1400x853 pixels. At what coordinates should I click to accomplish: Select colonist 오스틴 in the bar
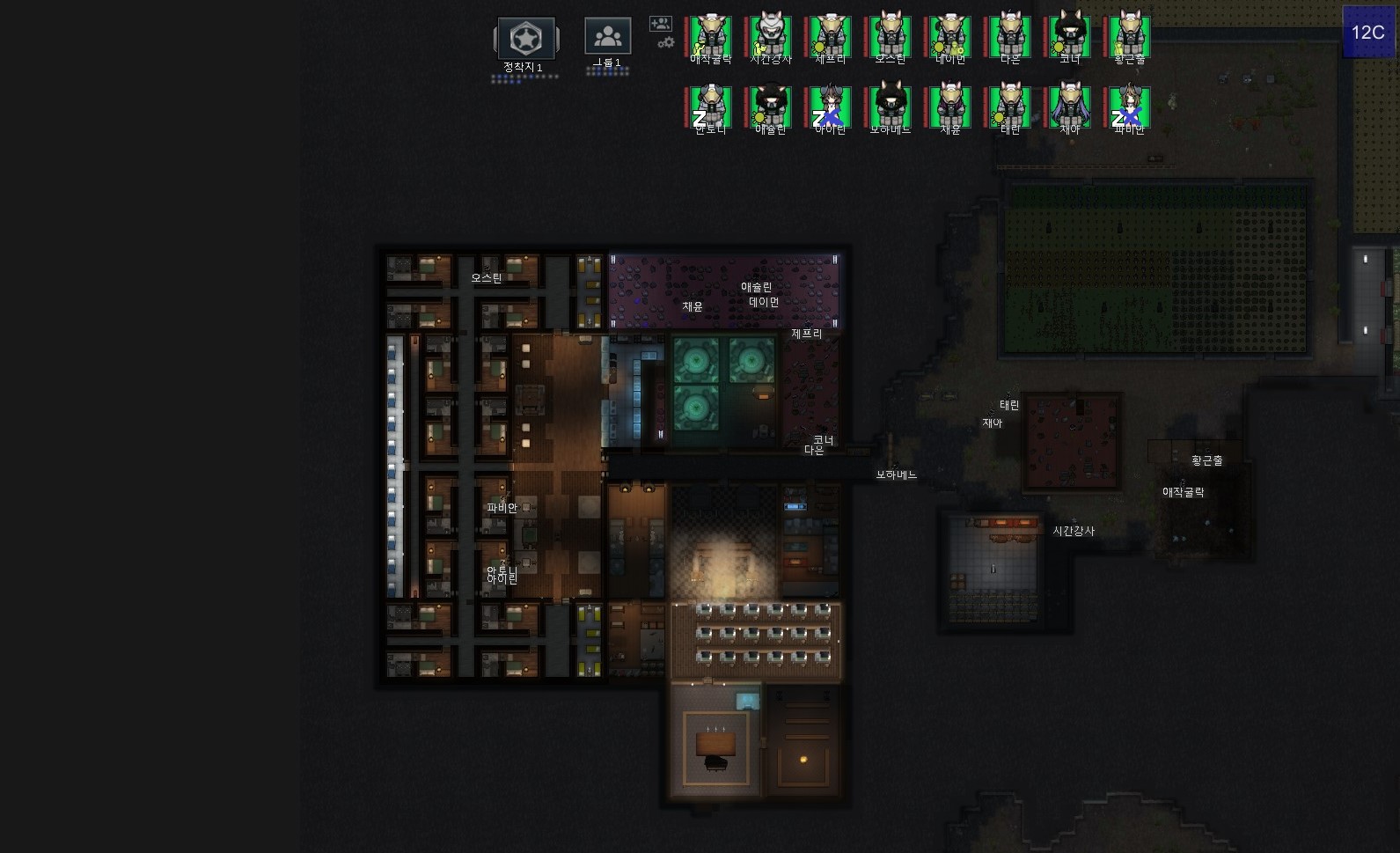[x=891, y=37]
